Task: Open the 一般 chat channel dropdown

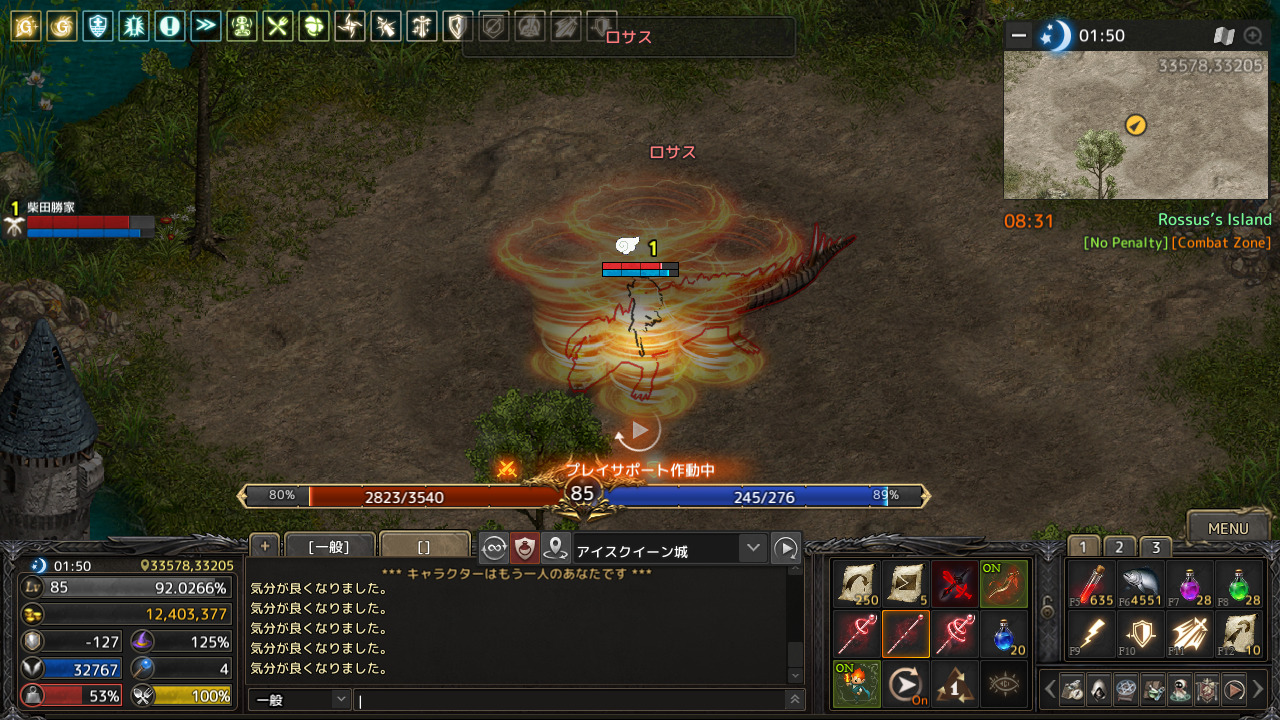Action: (300, 700)
